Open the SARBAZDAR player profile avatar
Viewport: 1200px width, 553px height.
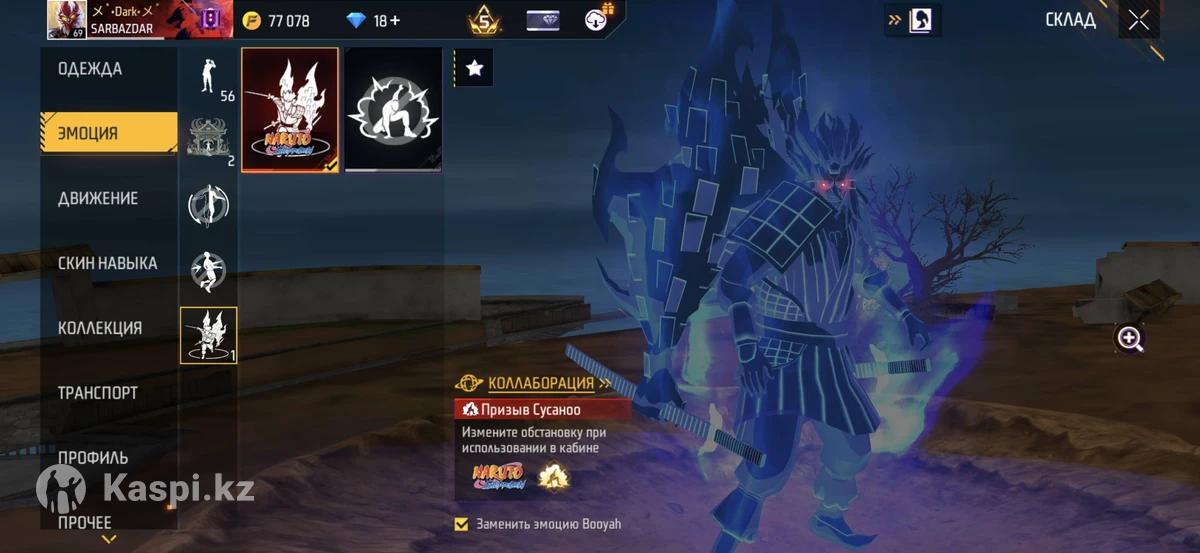pos(66,20)
